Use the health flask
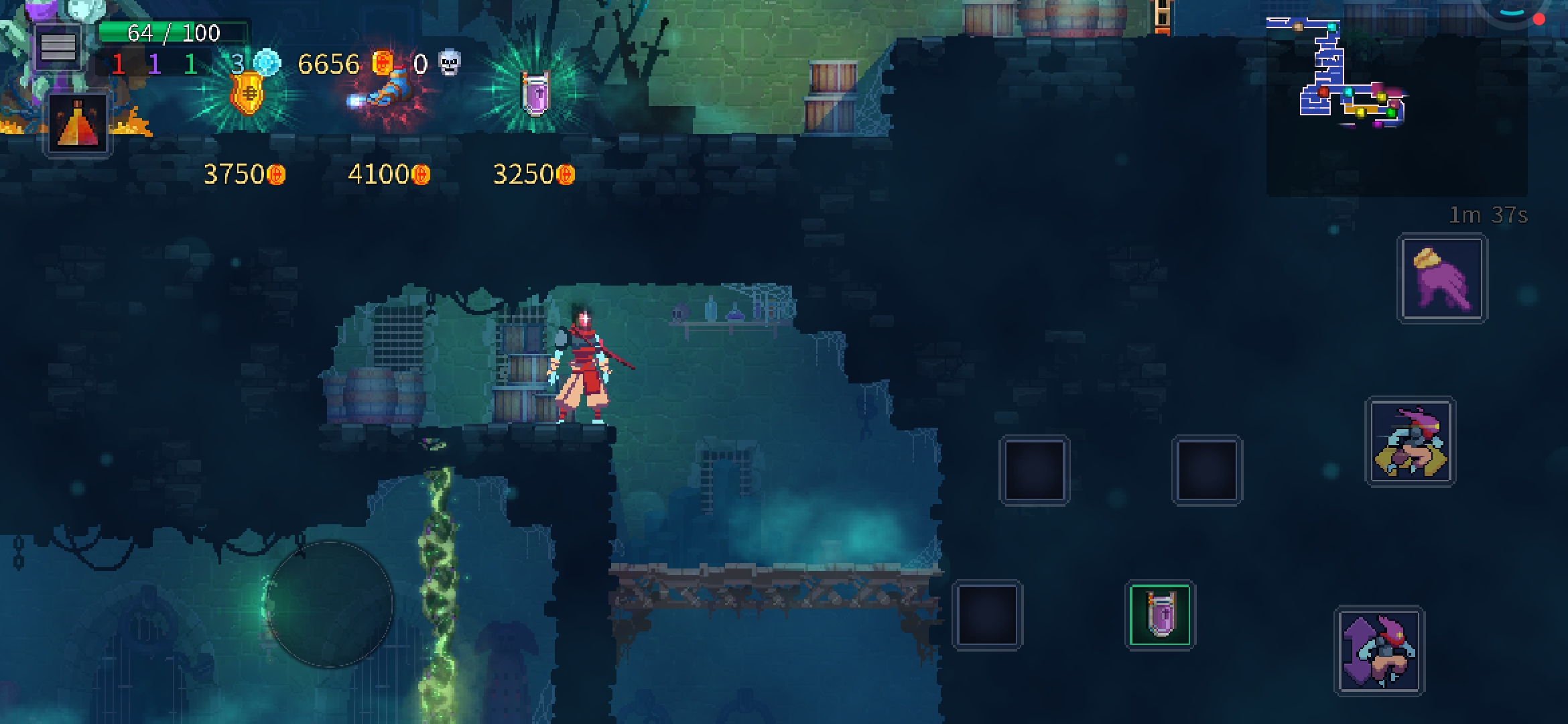Screen dimensions: 1568x724 pos(78,124)
